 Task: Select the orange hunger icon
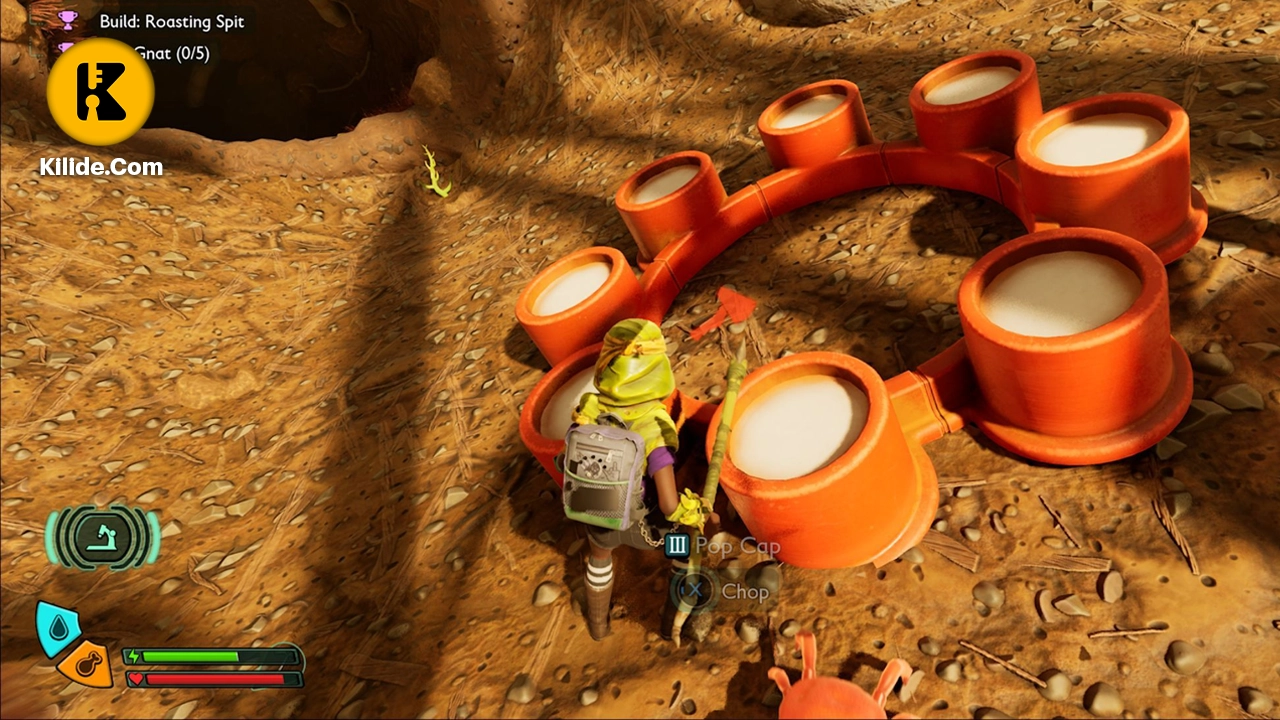coord(86,662)
